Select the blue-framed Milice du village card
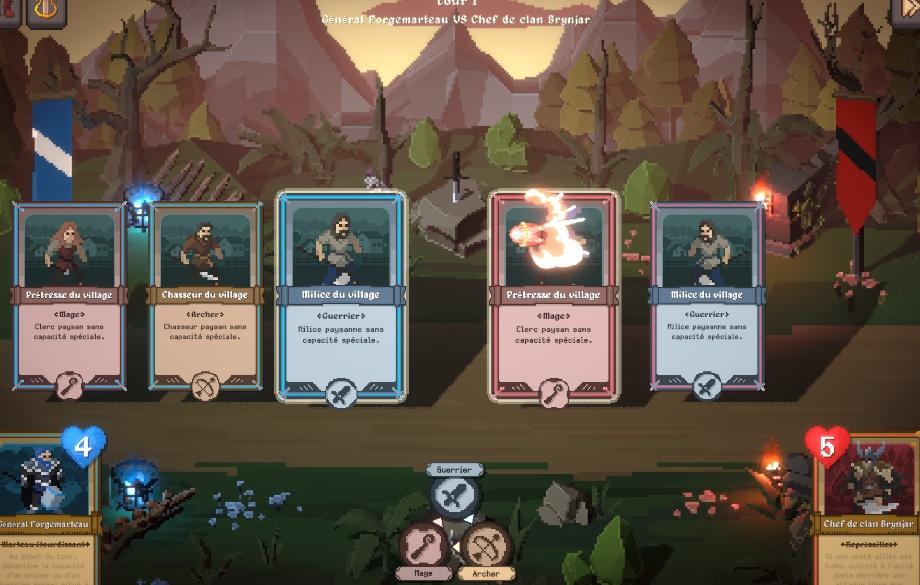 click(x=340, y=296)
